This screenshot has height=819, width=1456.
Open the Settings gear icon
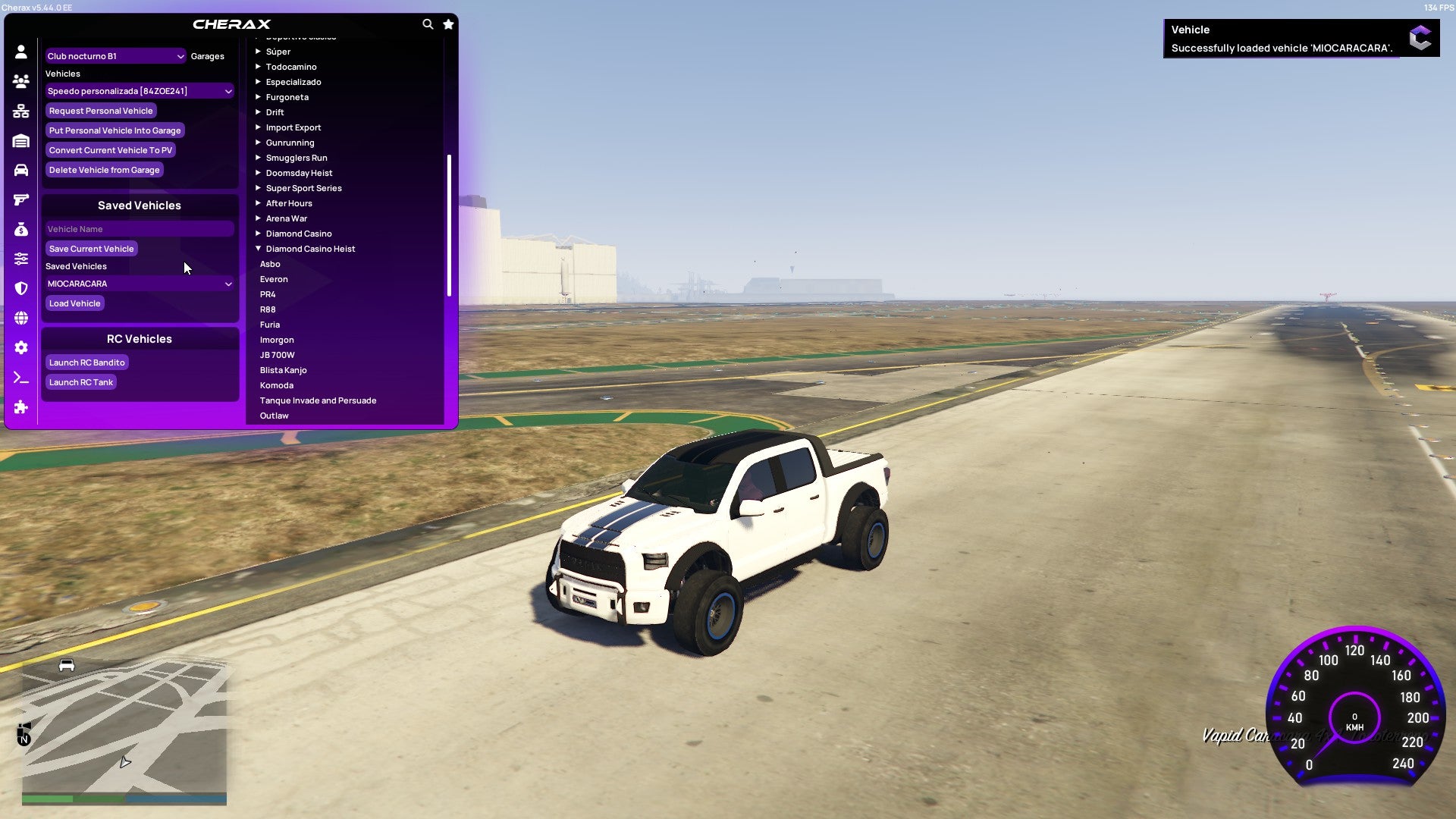tap(21, 347)
